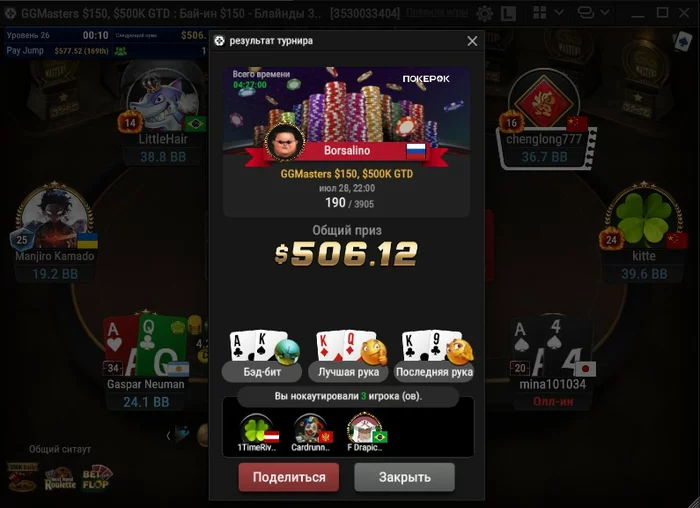The image size is (700, 508).
Task: Open the gear settings icon
Action: [484, 13]
